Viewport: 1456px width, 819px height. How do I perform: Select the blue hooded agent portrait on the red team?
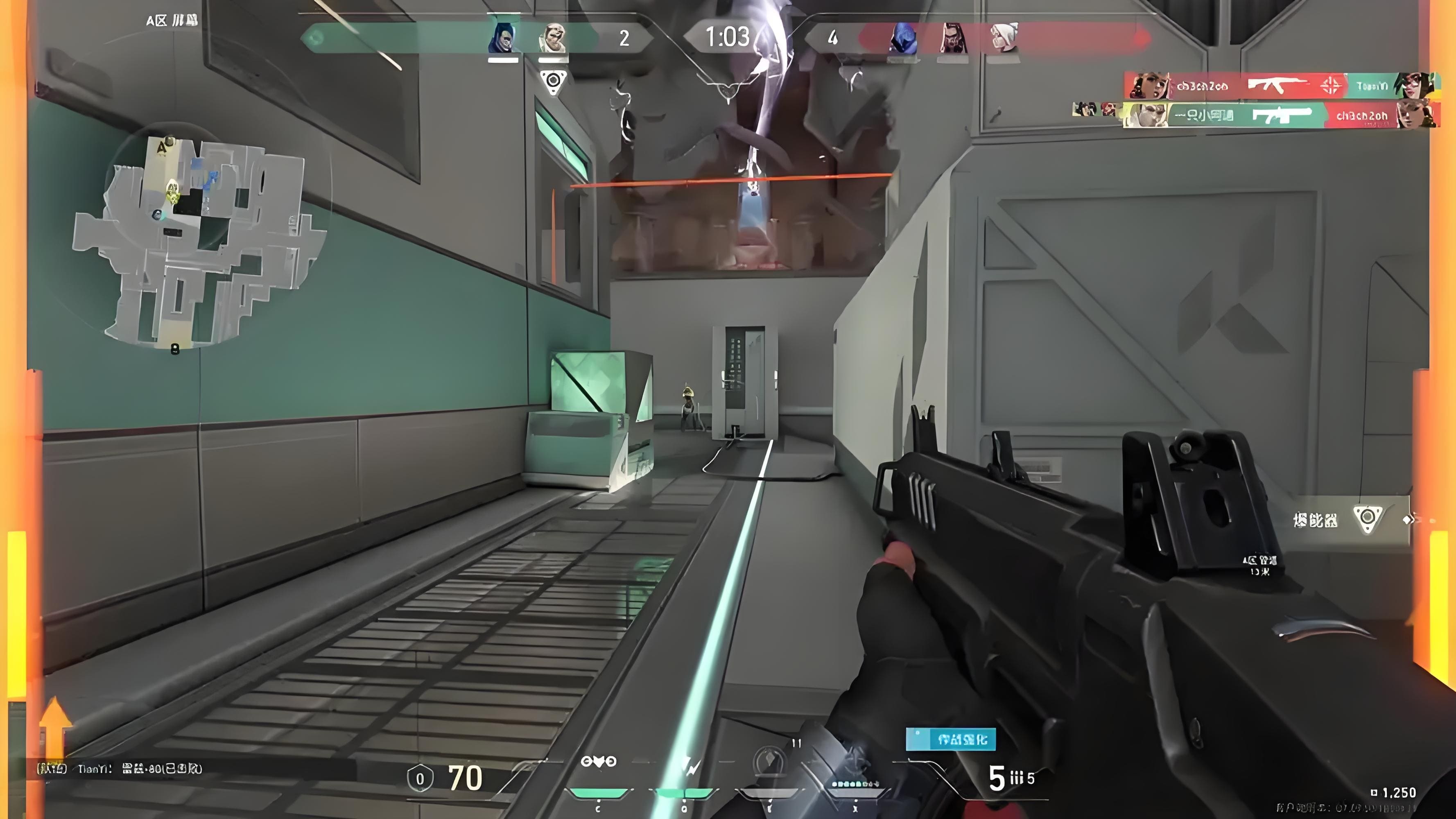pyautogui.click(x=902, y=38)
